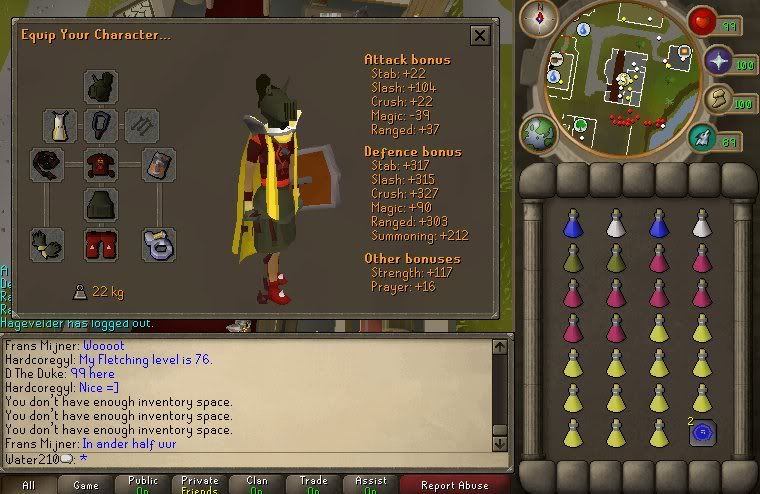Select the whip weapon slot
Screen dimensions: 760x494
point(47,165)
